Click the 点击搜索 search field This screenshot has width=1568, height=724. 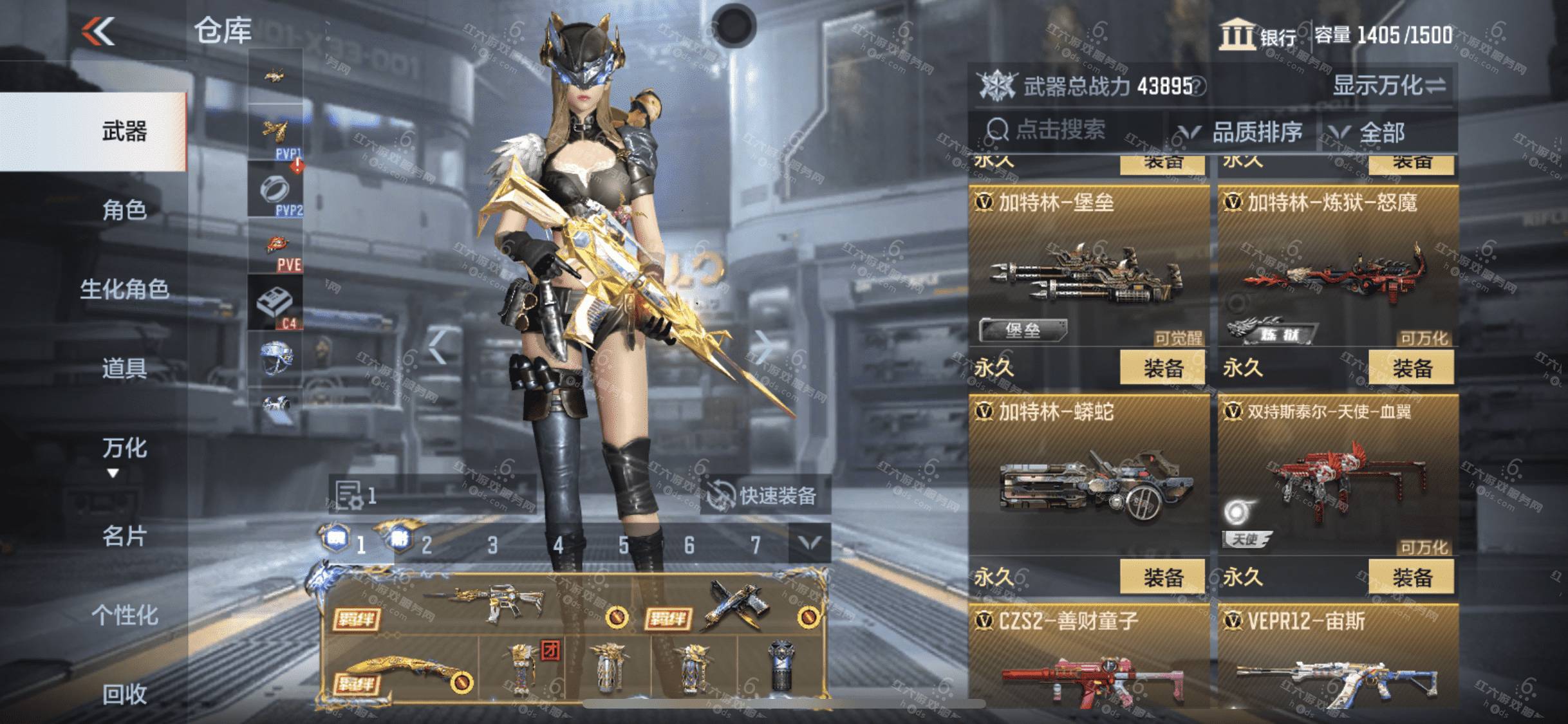[1062, 131]
